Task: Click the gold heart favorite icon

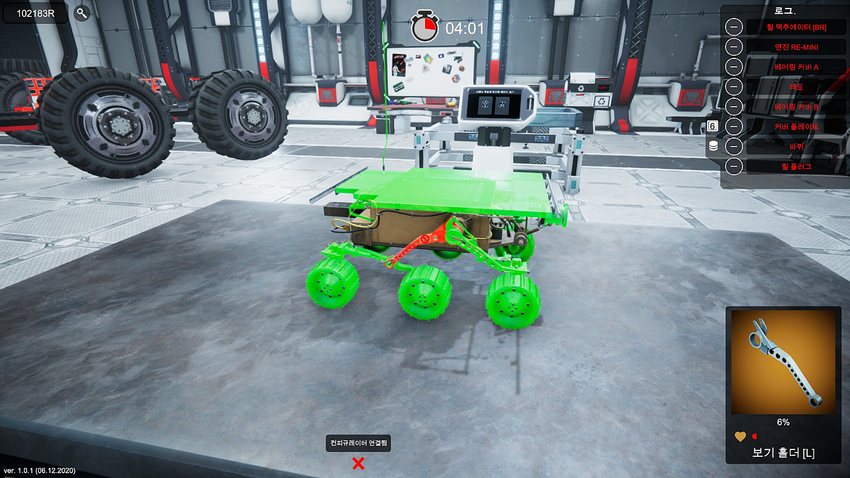Action: (740, 436)
